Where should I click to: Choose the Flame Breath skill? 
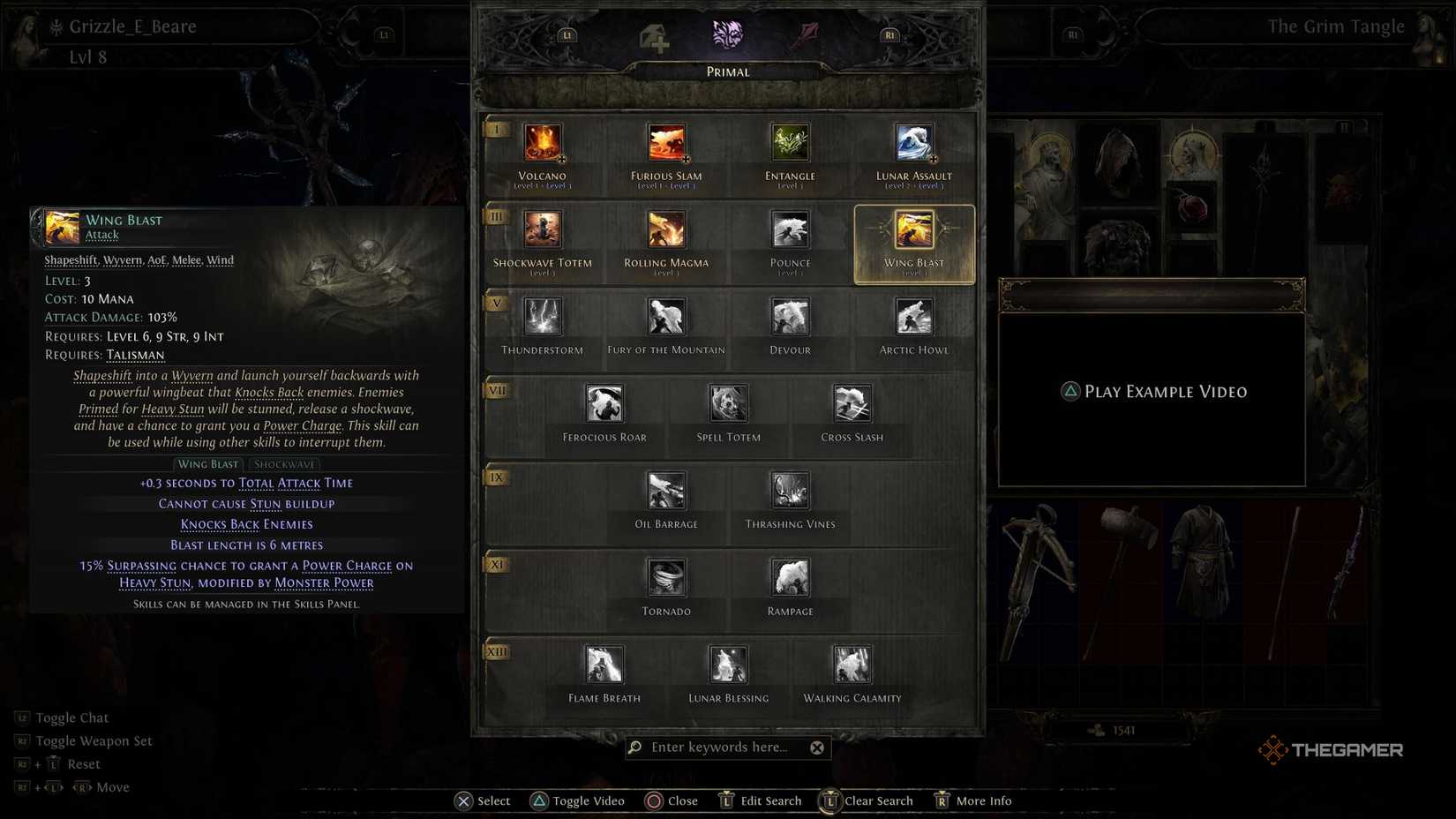pos(604,665)
